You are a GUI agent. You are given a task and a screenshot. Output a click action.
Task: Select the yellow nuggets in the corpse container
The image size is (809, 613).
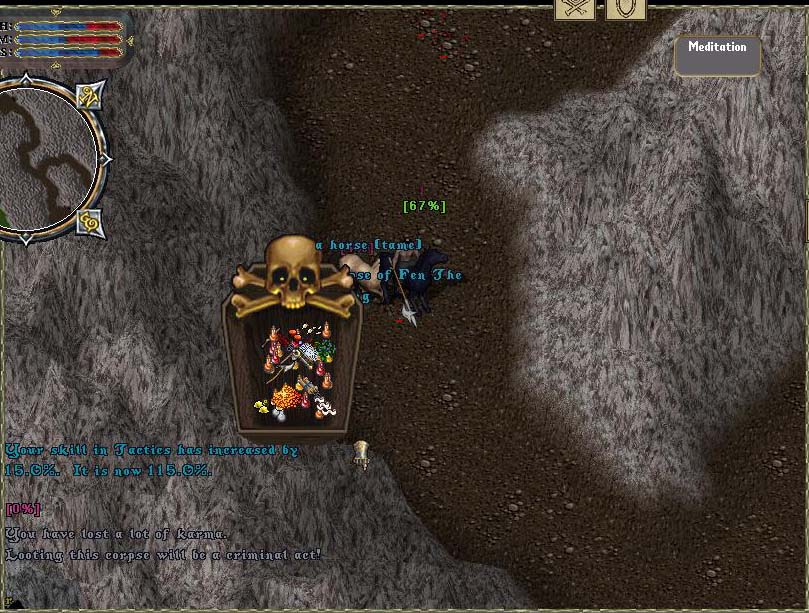click(x=263, y=406)
